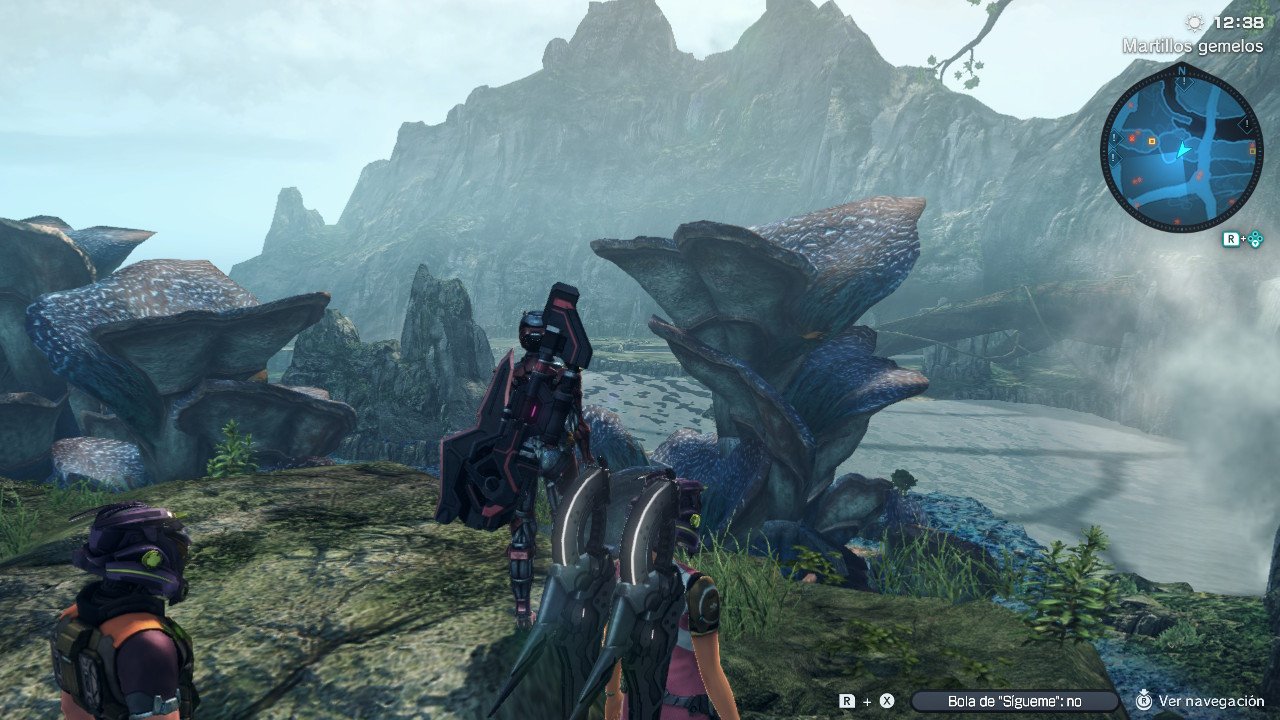Click the player arrow cursor on the minimap
The width and height of the screenshot is (1280, 720).
click(x=1183, y=149)
